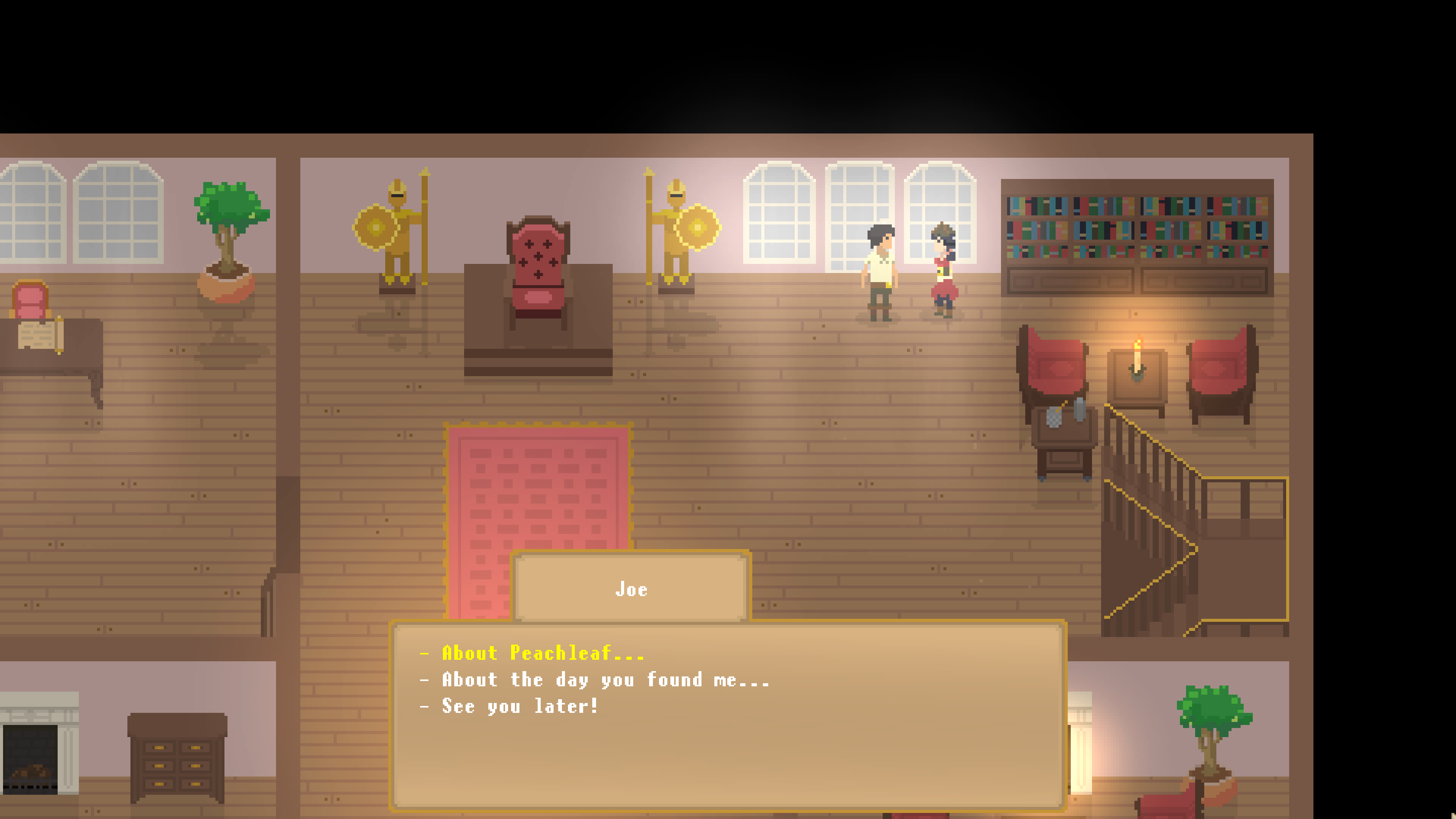Ask "About the day you found me..."
The height and width of the screenshot is (819, 1456).
605,679
